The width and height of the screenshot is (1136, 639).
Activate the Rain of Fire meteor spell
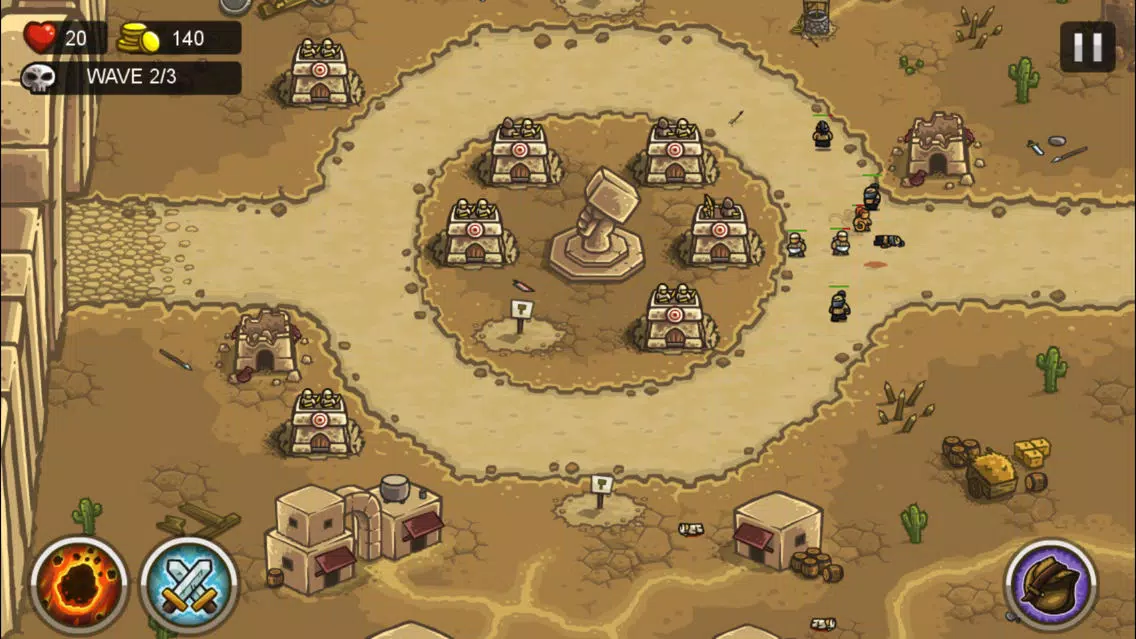(78, 585)
